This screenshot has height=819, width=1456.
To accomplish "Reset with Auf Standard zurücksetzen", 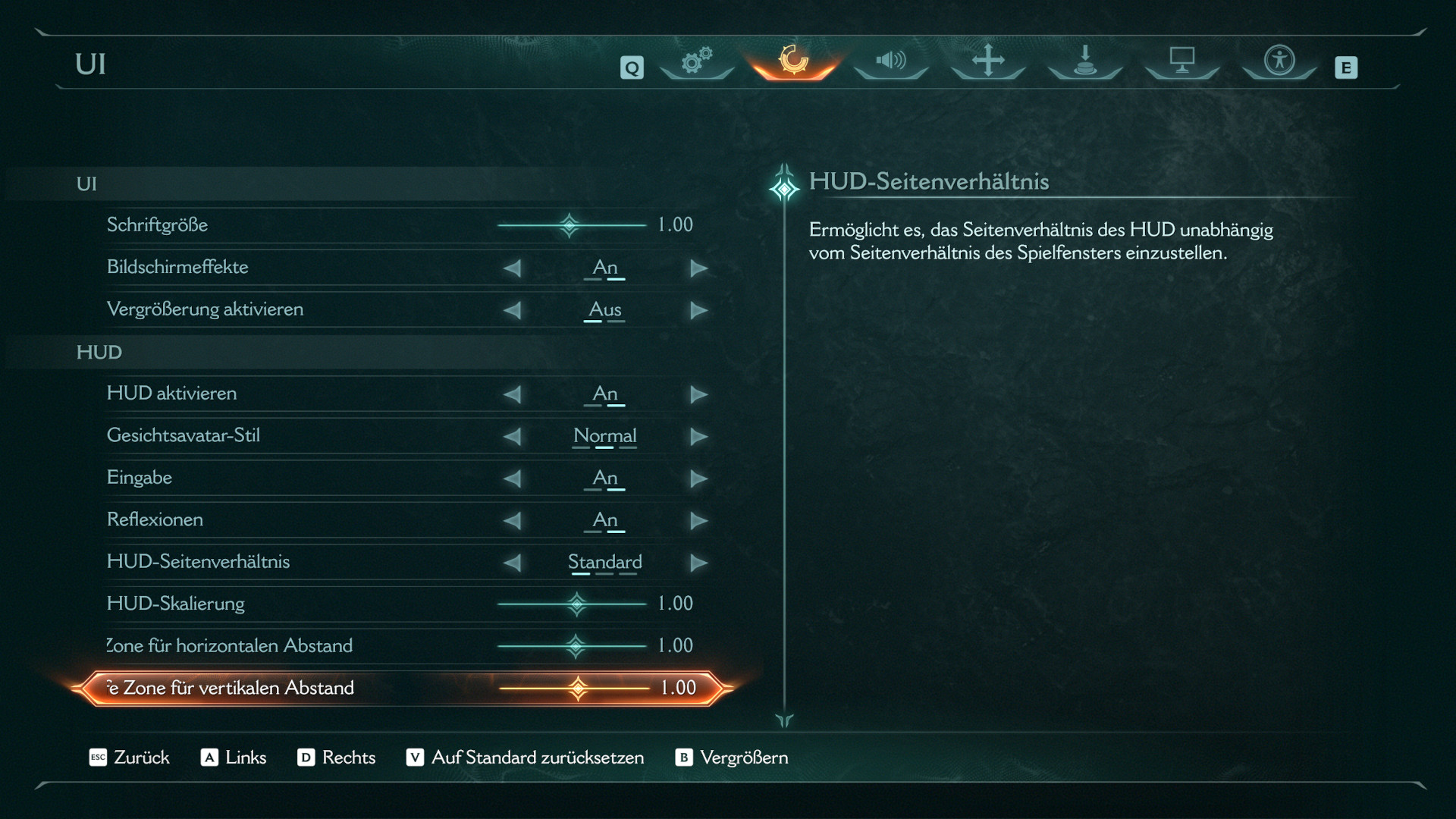I will click(526, 758).
